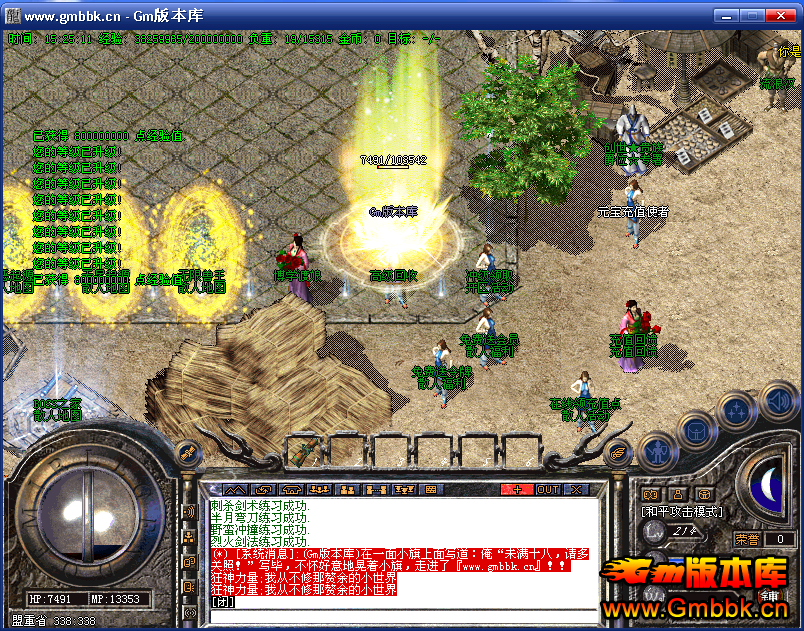The image size is (804, 631).
Task: Click the person icon above the attack mode text
Action: pos(677,493)
